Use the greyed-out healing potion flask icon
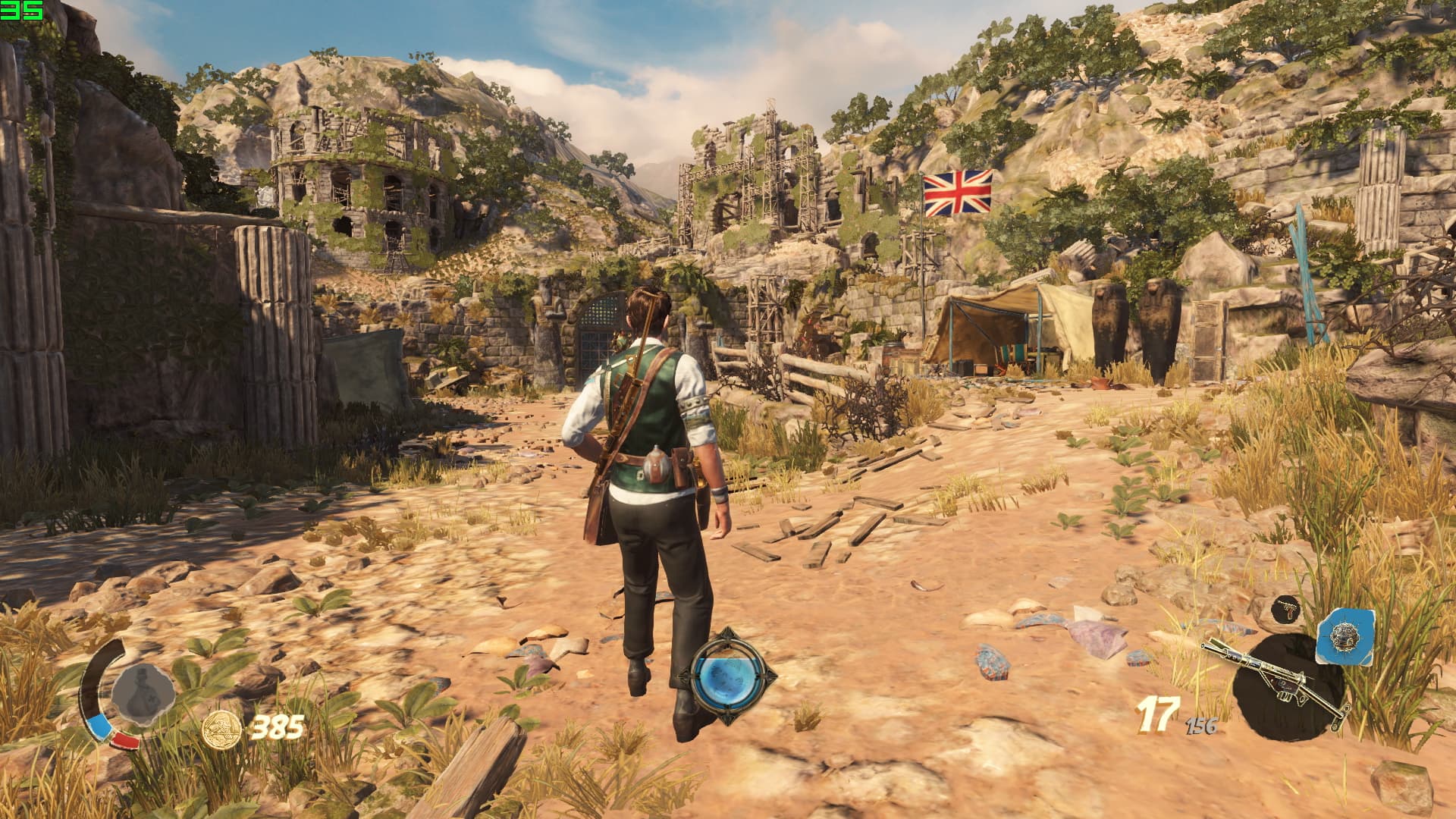 (x=142, y=693)
